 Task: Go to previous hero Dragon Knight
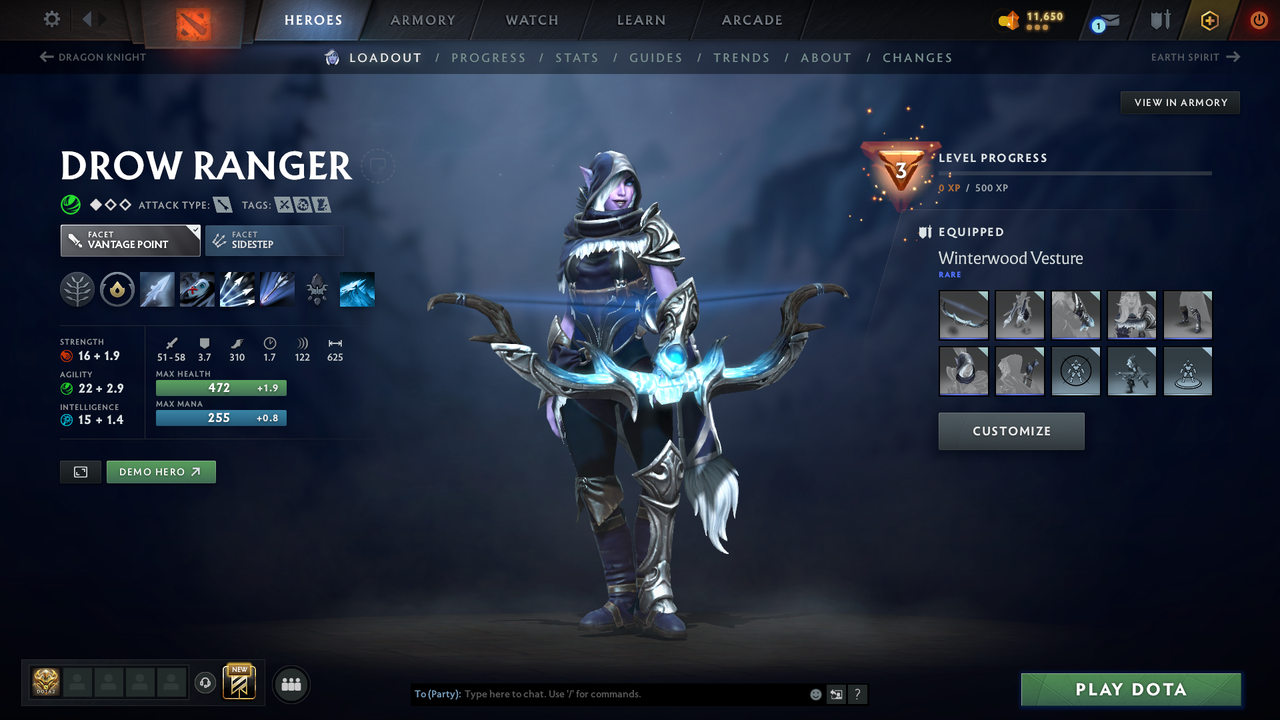point(92,57)
